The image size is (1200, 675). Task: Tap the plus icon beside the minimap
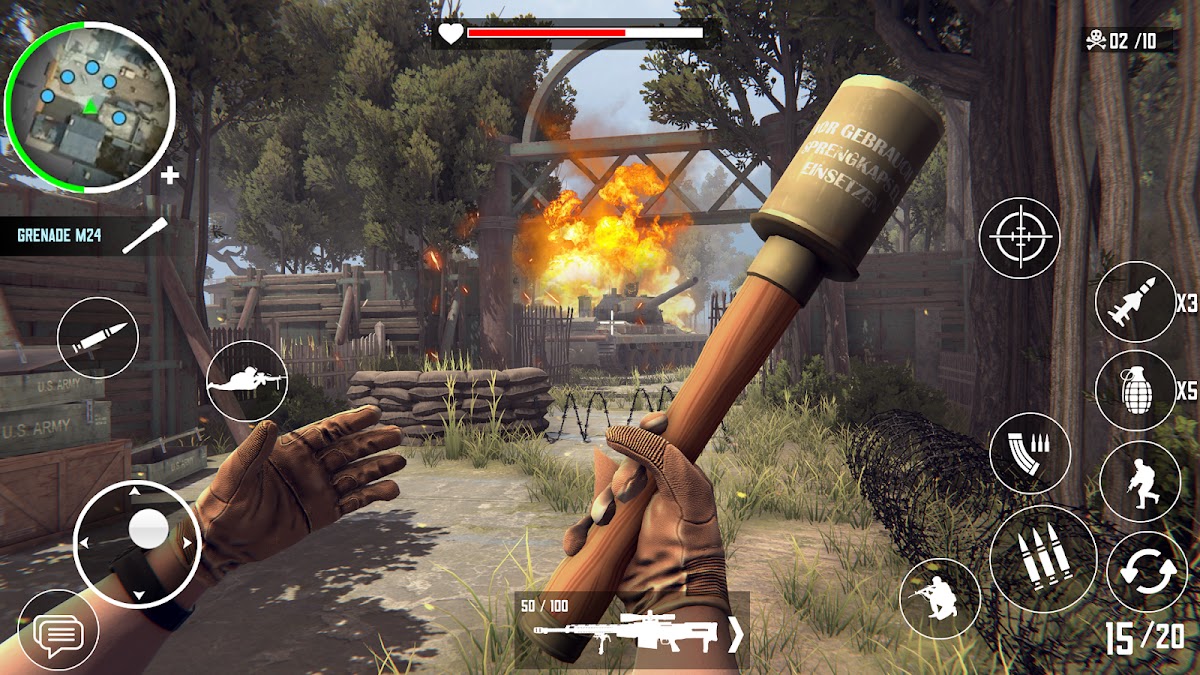tap(171, 176)
